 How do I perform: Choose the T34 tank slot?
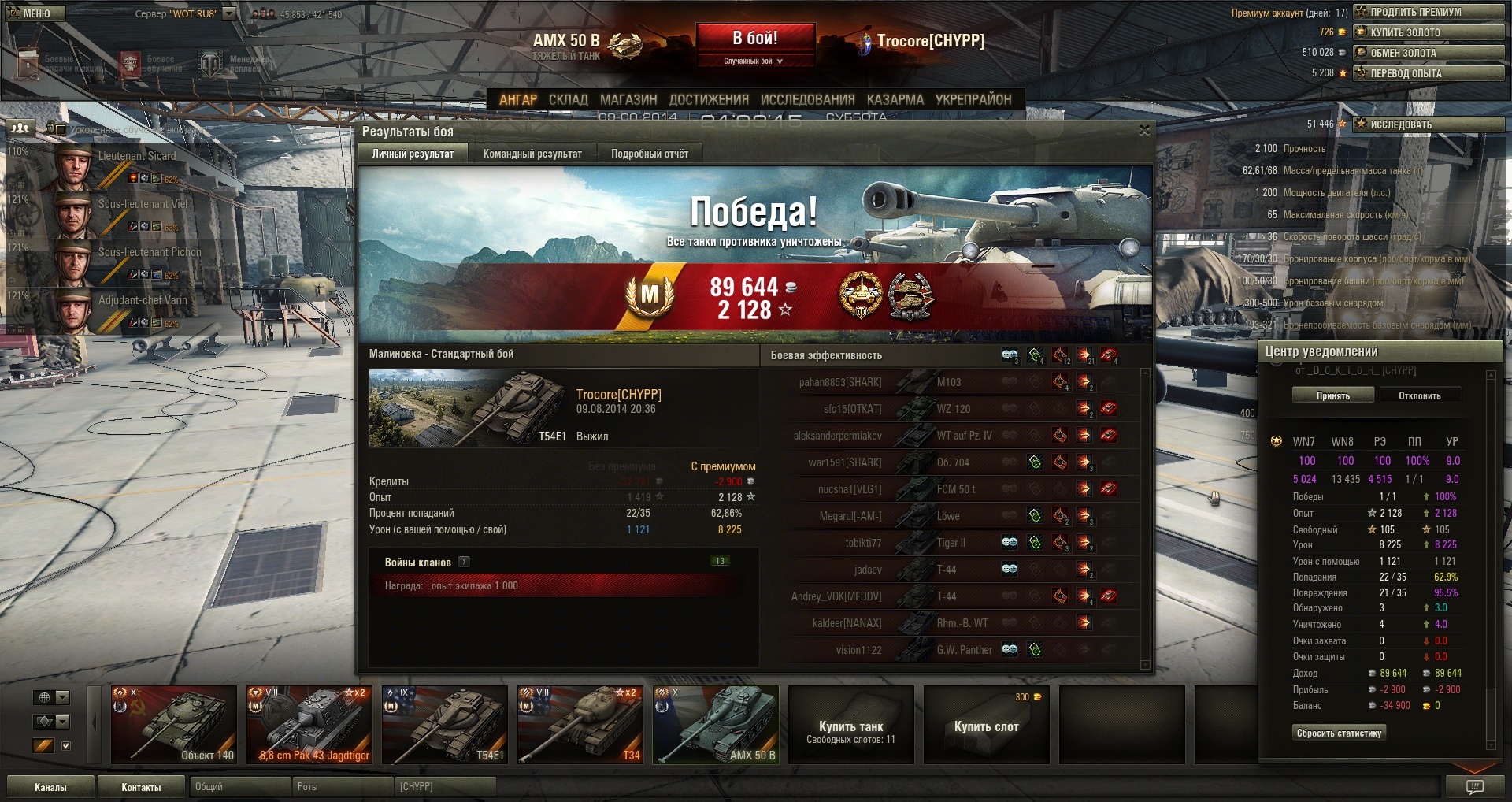tap(580, 725)
